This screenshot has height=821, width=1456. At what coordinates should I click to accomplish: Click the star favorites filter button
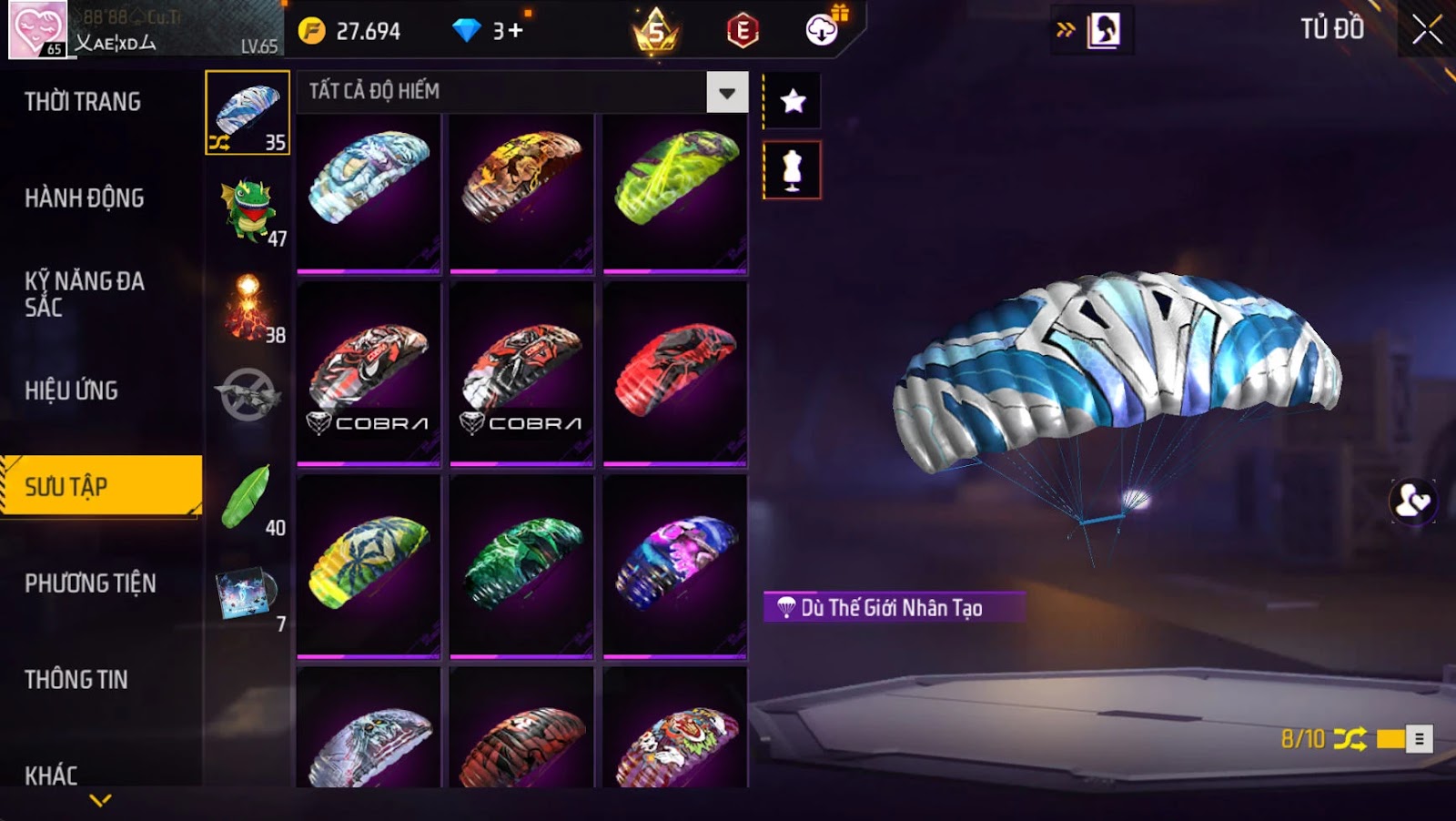(x=793, y=101)
